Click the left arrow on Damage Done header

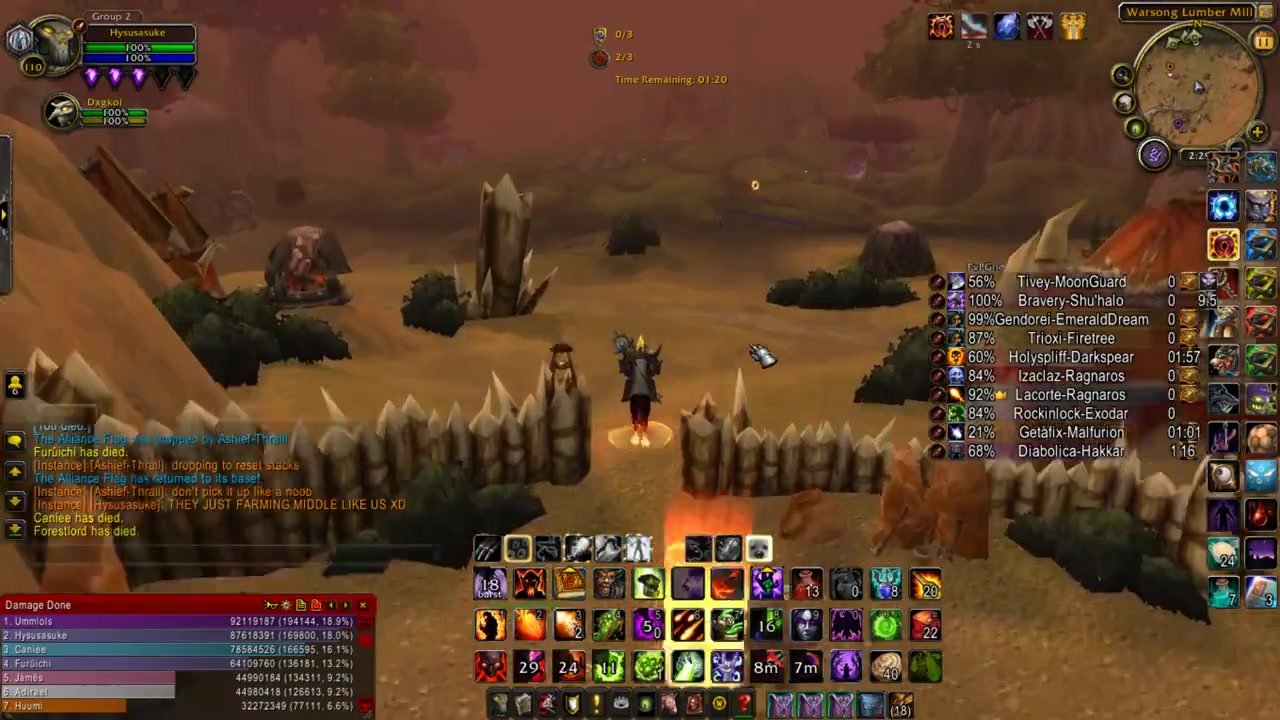click(331, 605)
